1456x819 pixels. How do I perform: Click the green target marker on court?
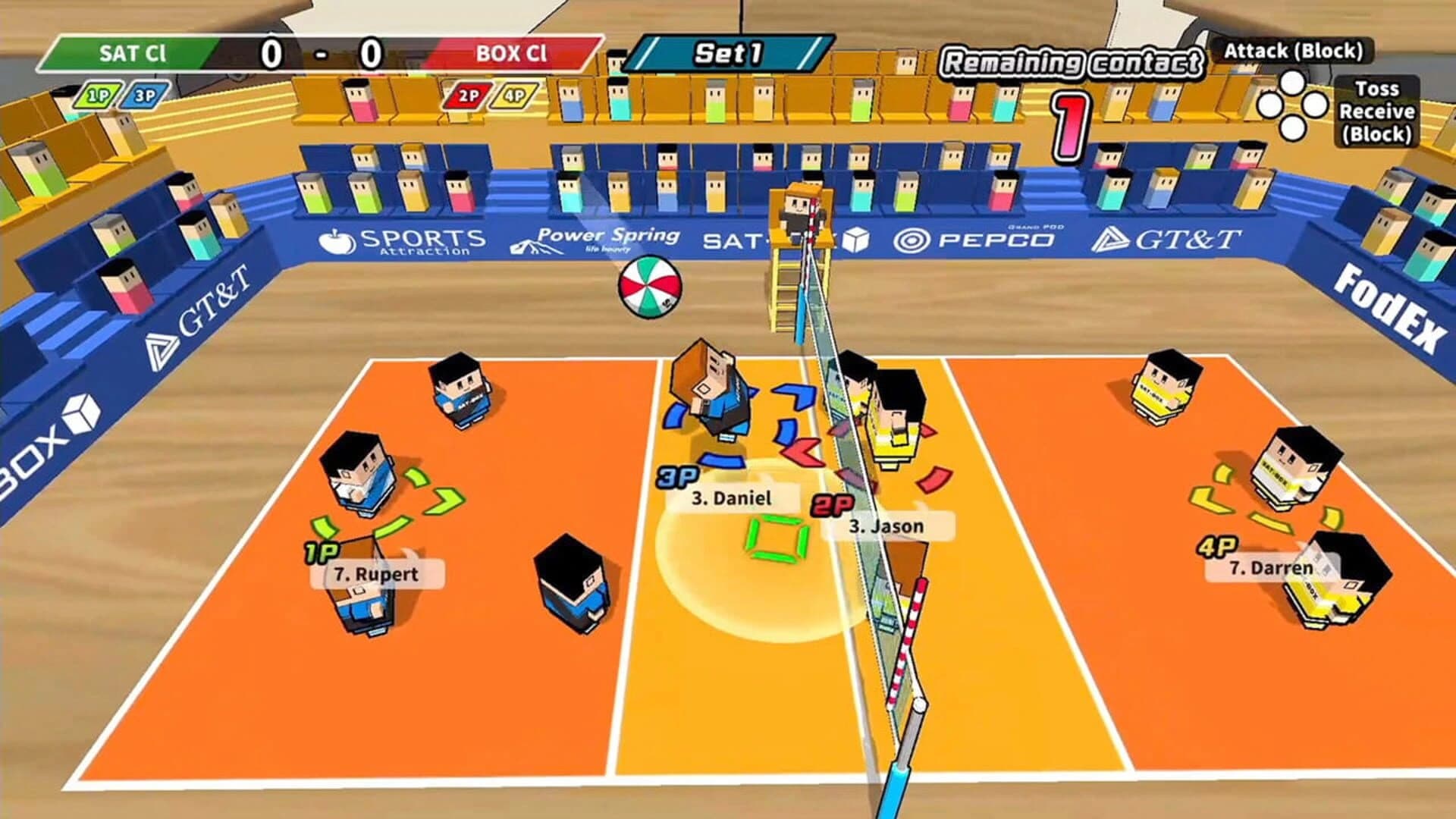coord(775,540)
